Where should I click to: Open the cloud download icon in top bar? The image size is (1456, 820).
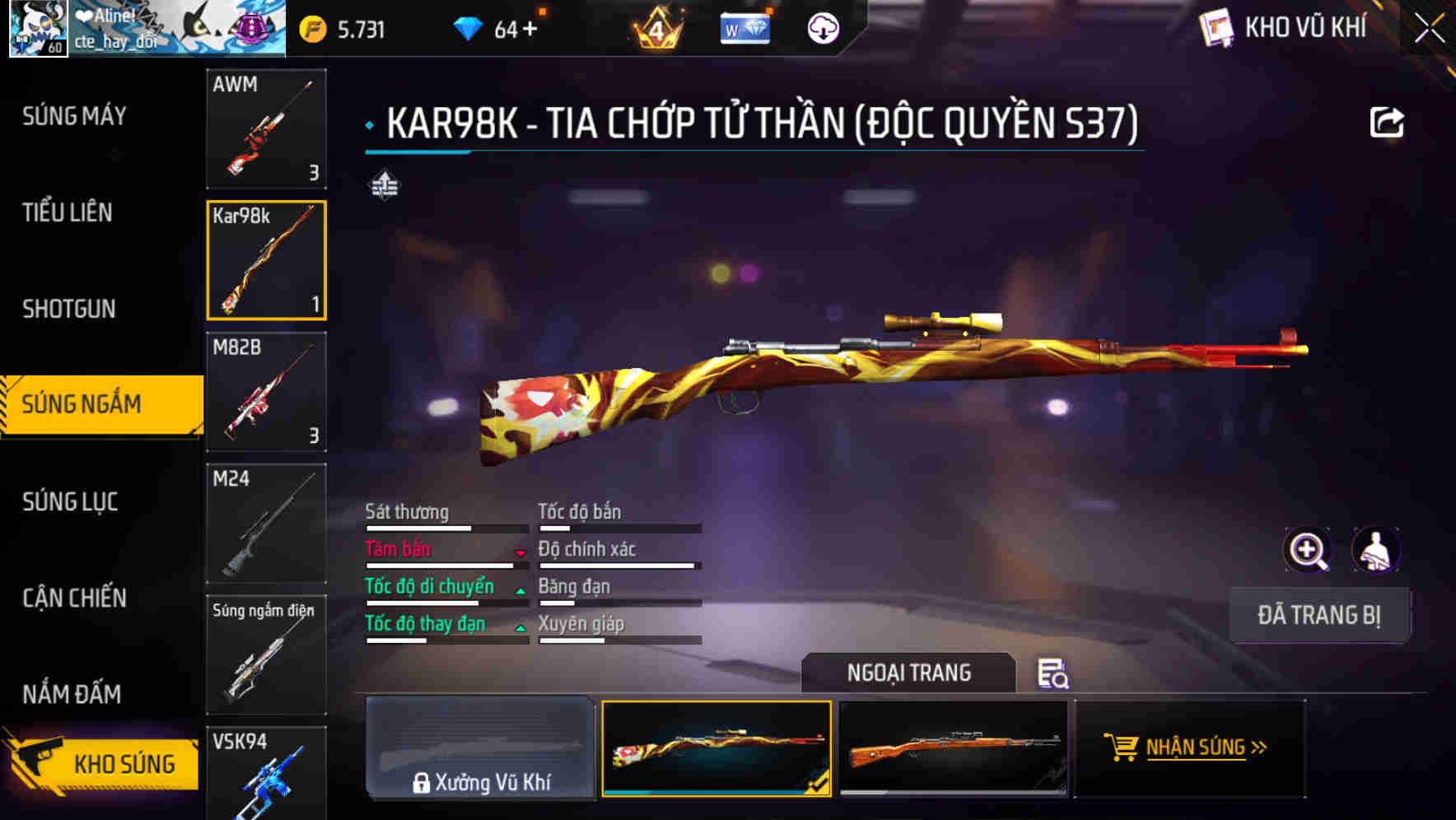822,27
